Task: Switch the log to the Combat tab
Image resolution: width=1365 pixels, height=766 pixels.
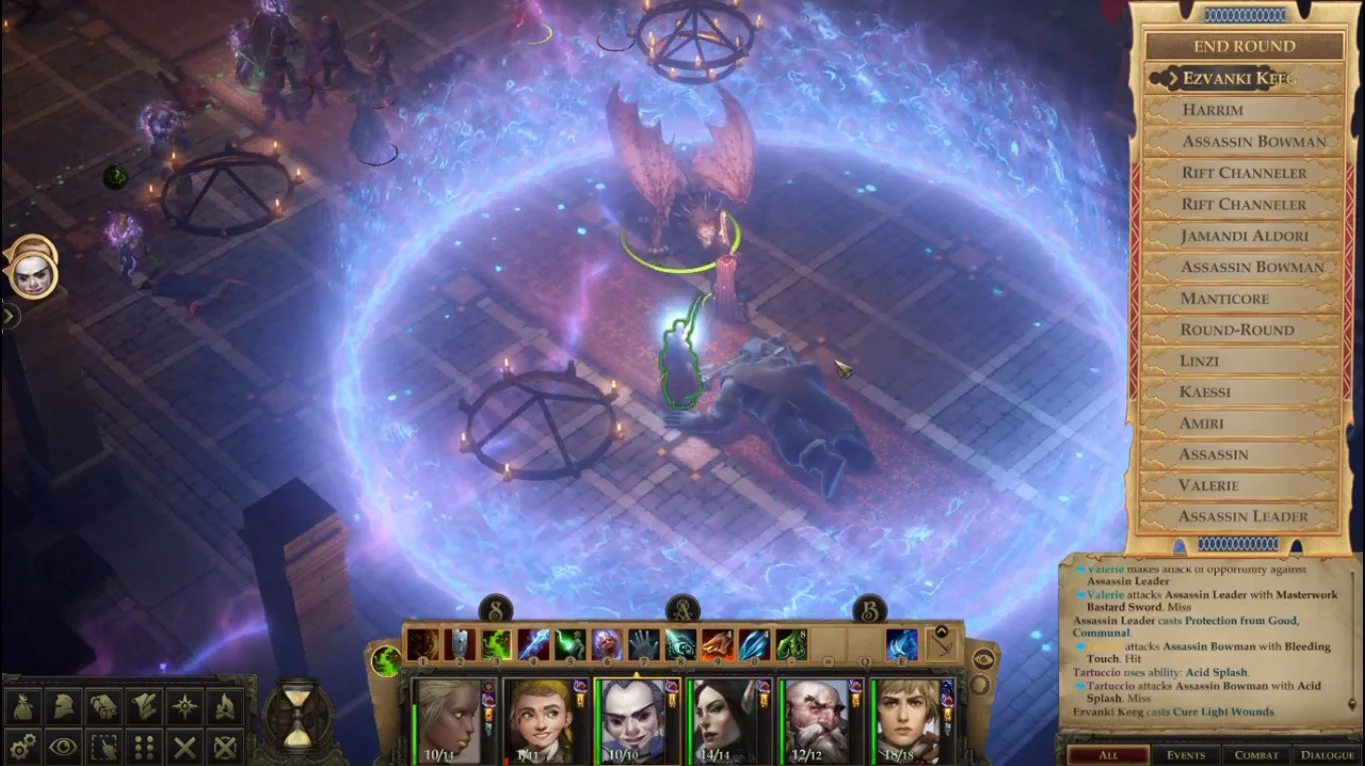Action: pyautogui.click(x=1256, y=754)
